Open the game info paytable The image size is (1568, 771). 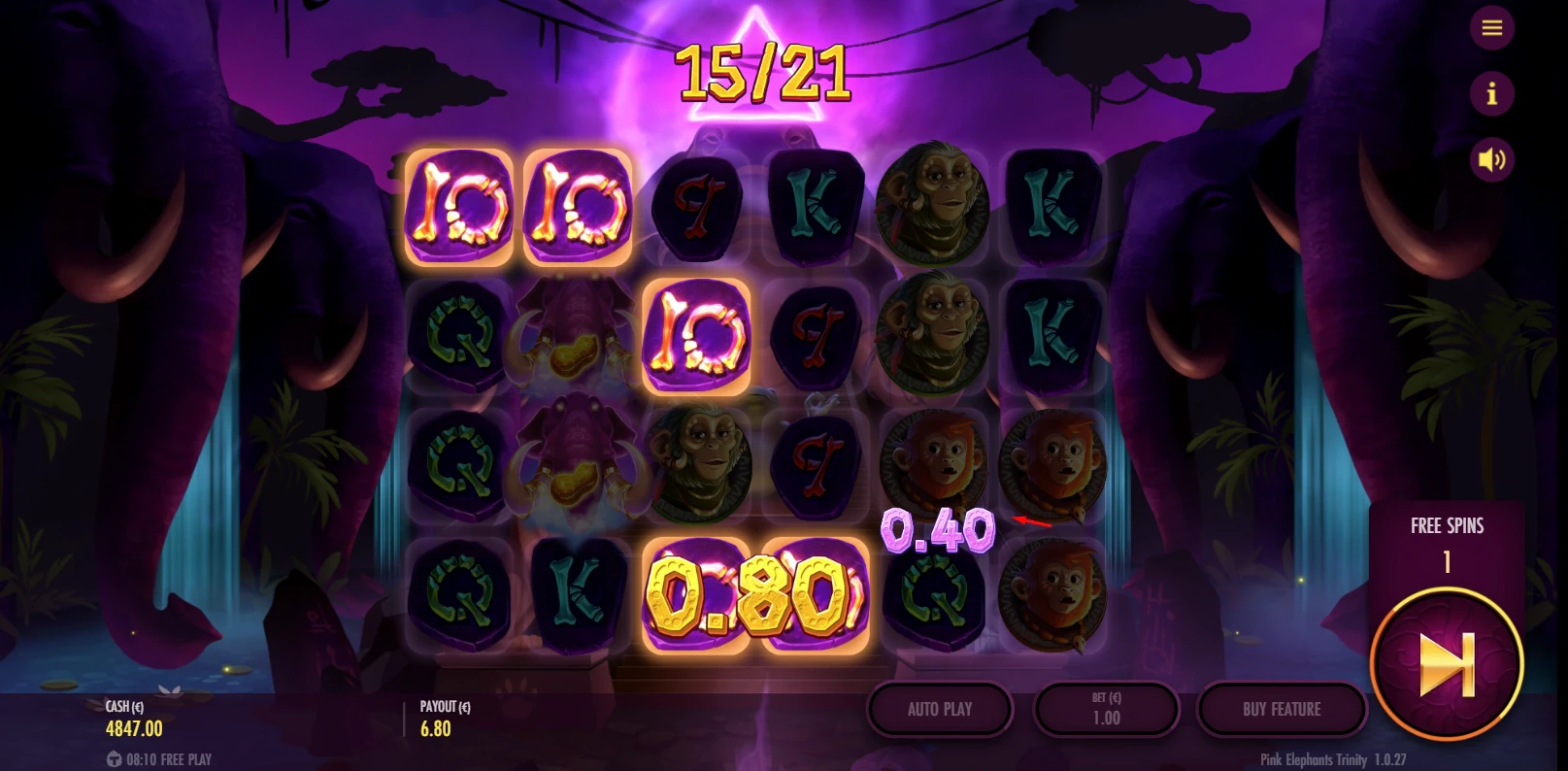click(1492, 93)
